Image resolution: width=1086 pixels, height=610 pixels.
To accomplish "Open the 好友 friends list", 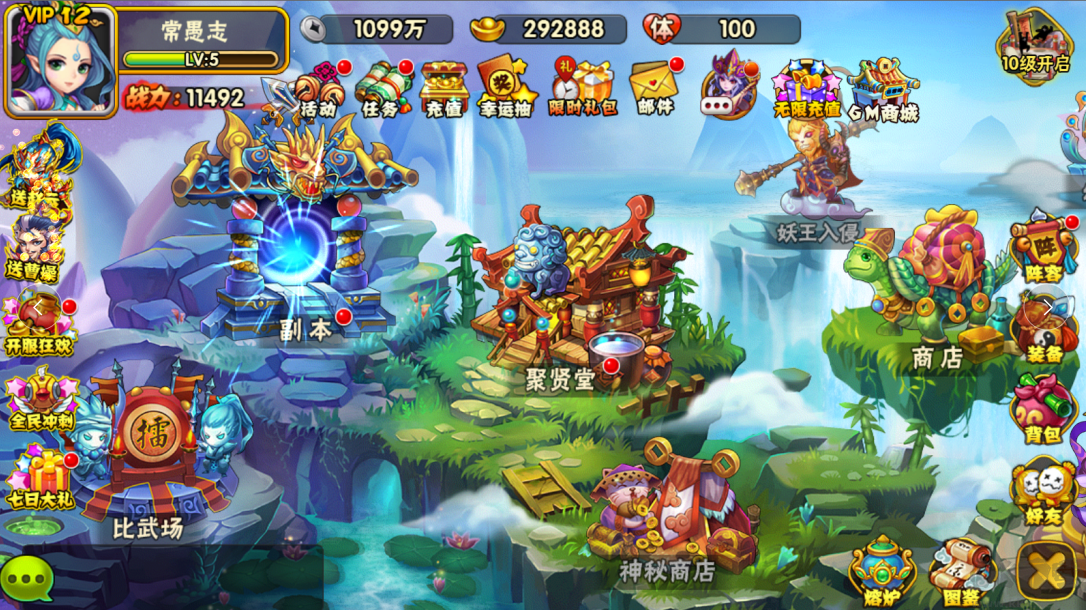I will (1042, 491).
